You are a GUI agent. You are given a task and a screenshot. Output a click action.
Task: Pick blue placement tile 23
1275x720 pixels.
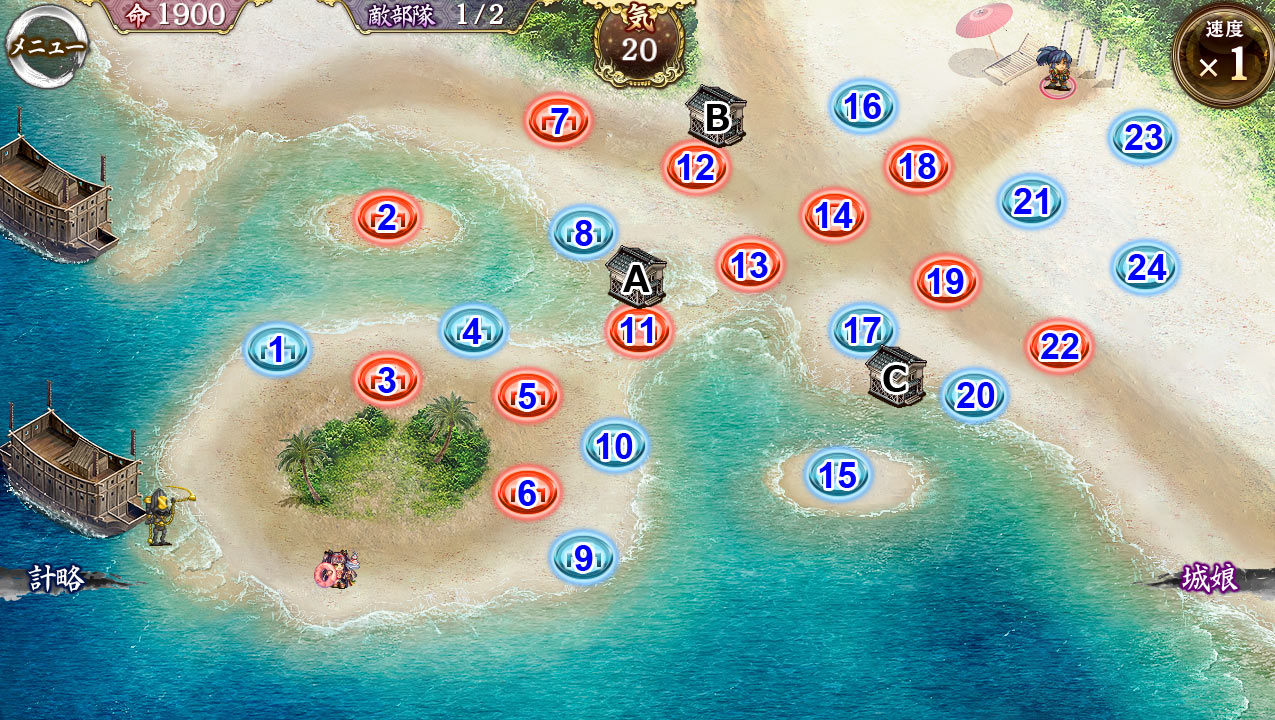pos(1143,138)
